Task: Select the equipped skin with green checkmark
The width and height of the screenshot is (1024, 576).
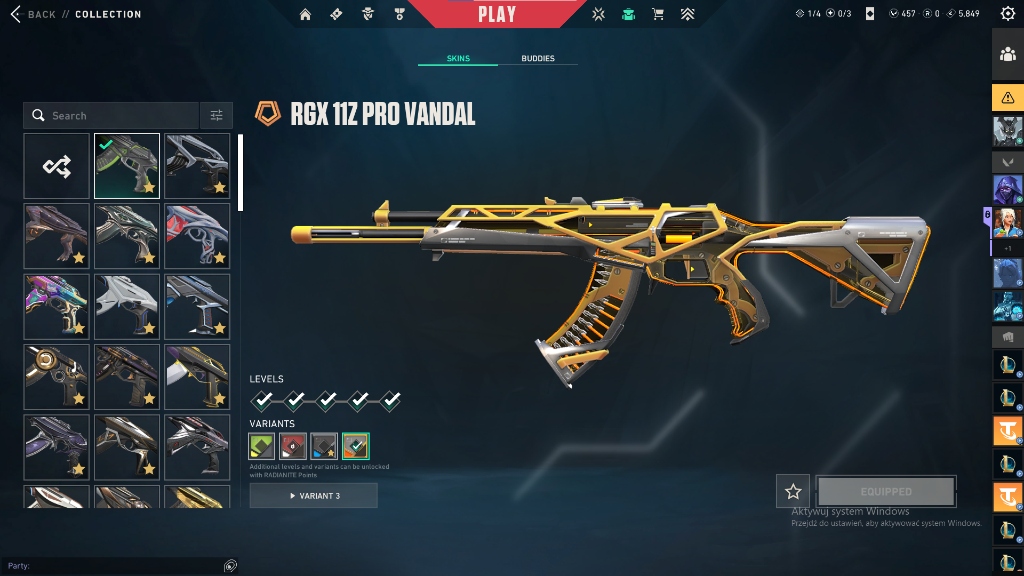Action: pos(127,166)
